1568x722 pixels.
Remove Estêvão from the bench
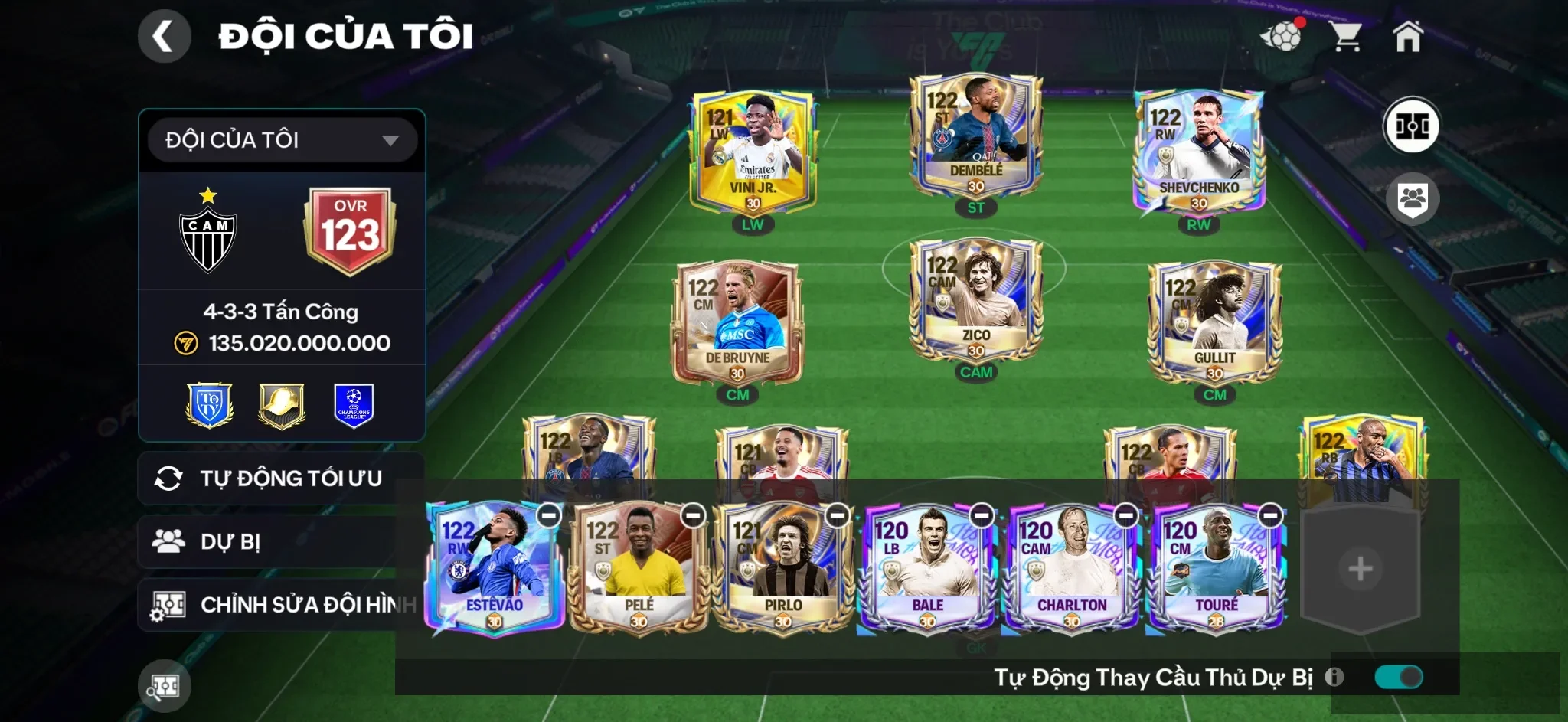[549, 515]
